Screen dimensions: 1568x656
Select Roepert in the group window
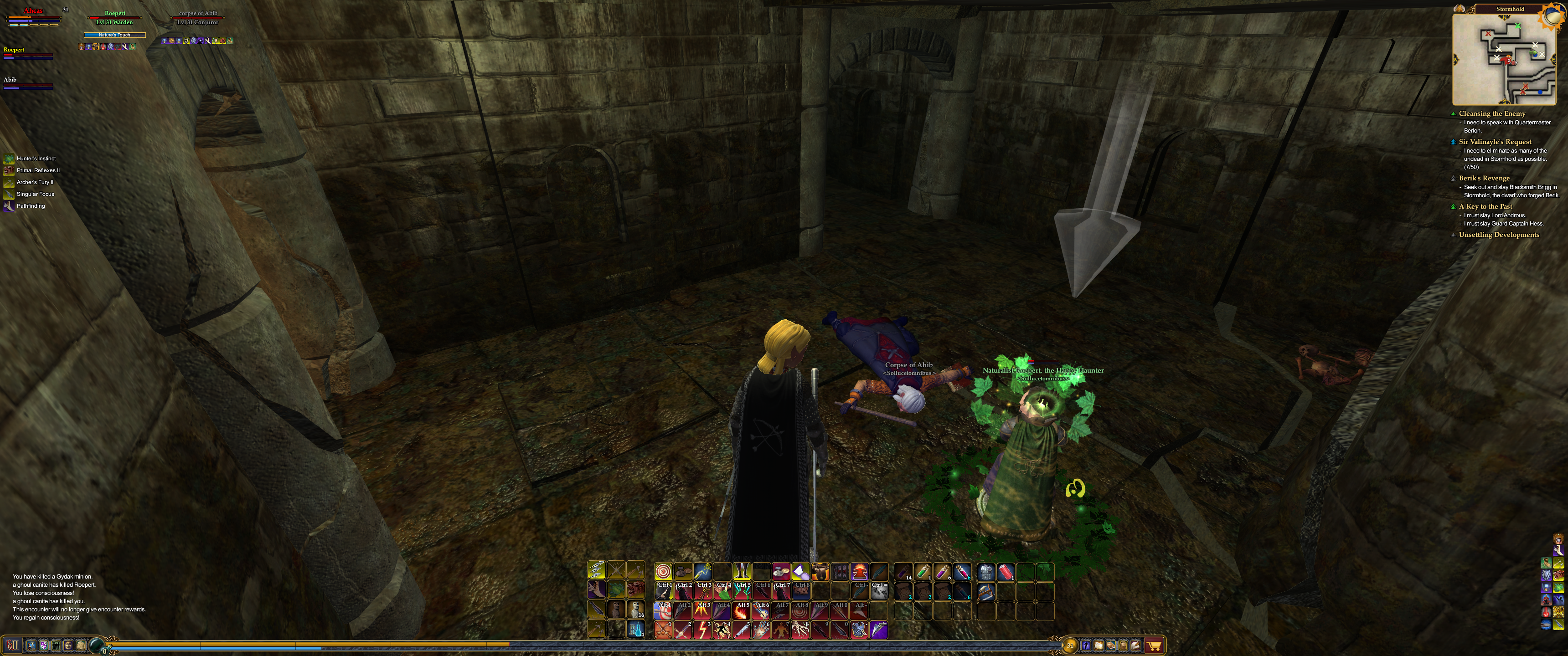13,50
